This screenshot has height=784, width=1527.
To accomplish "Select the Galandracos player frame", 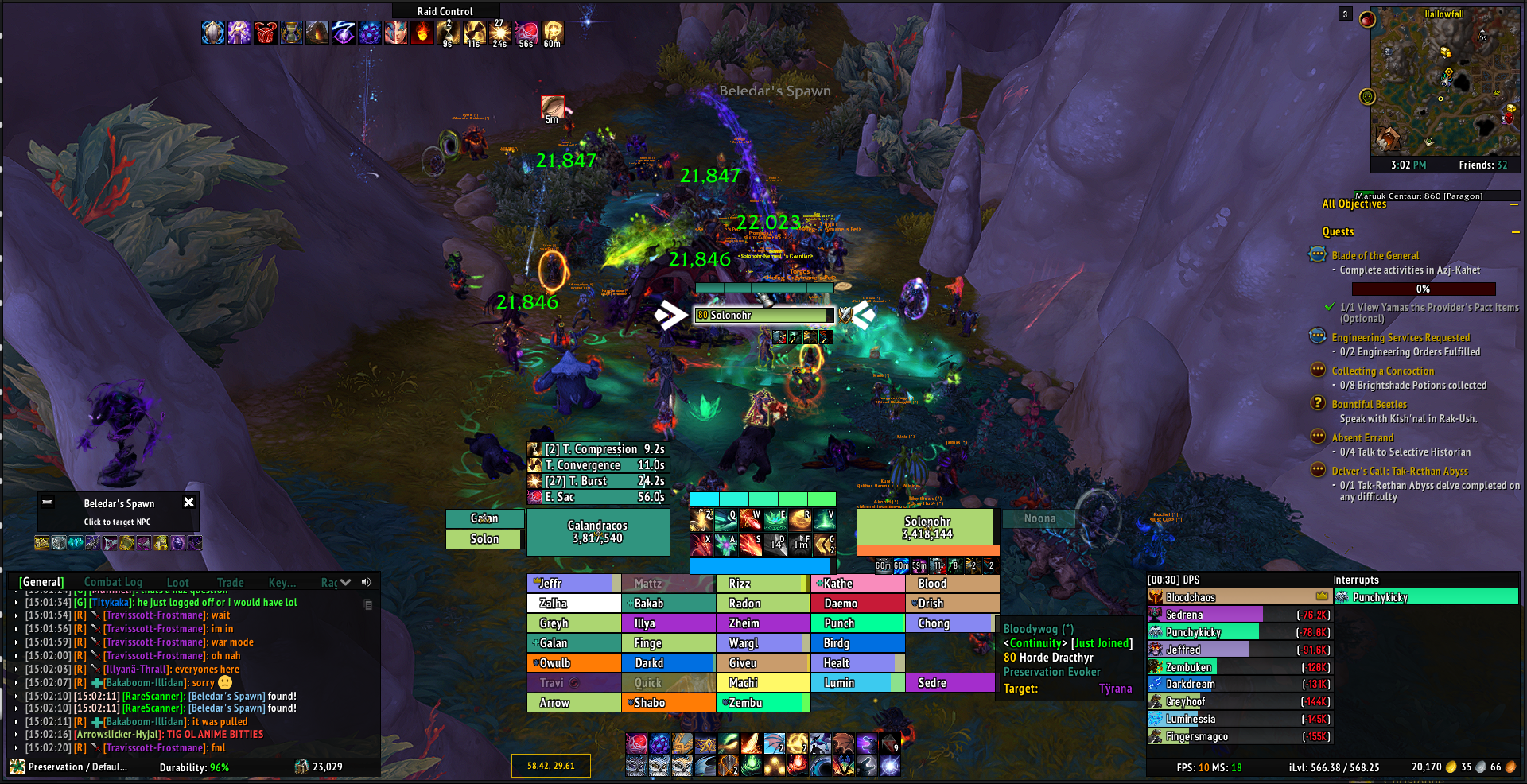I will (x=597, y=532).
